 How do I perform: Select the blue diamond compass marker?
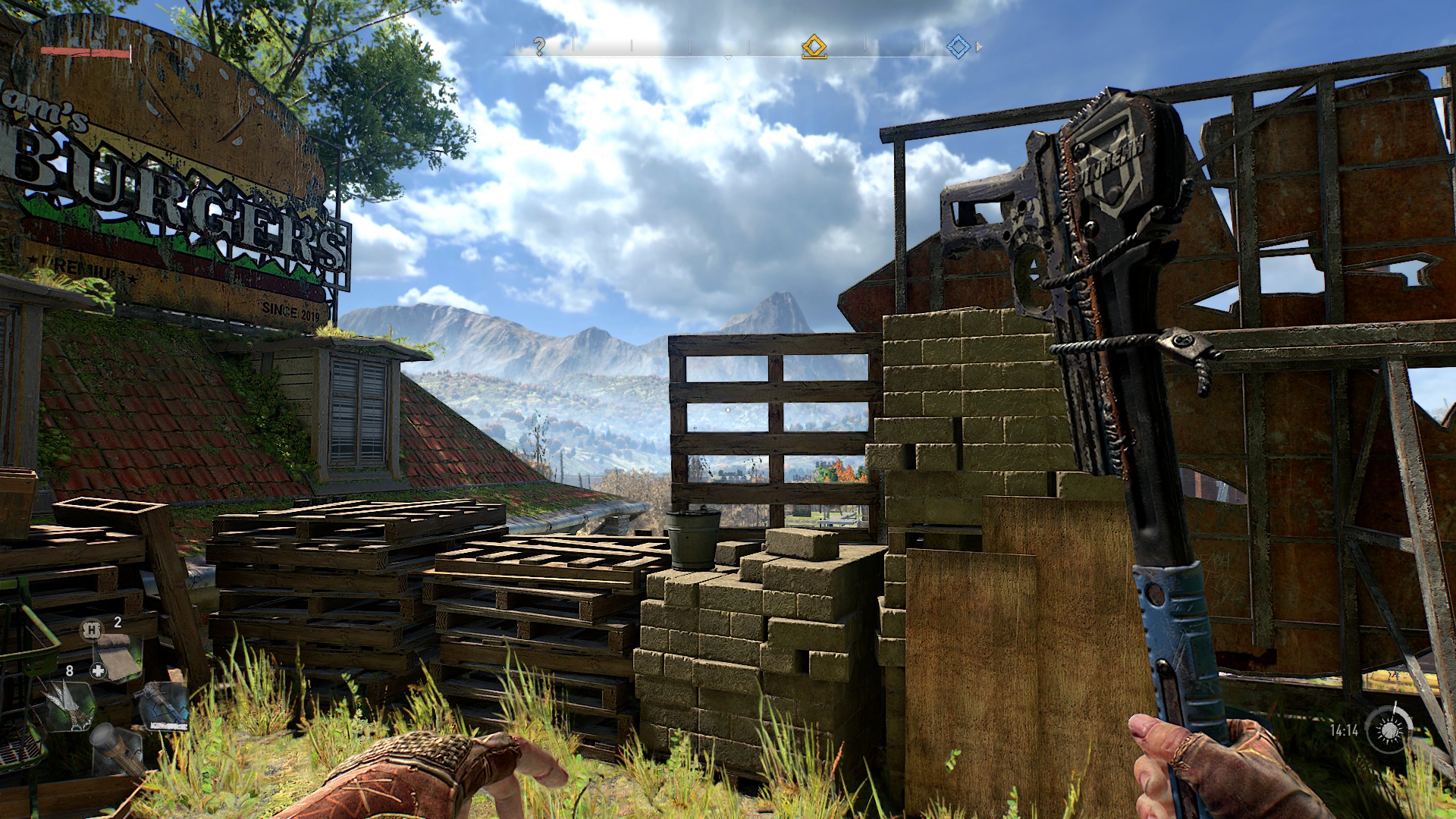click(958, 47)
